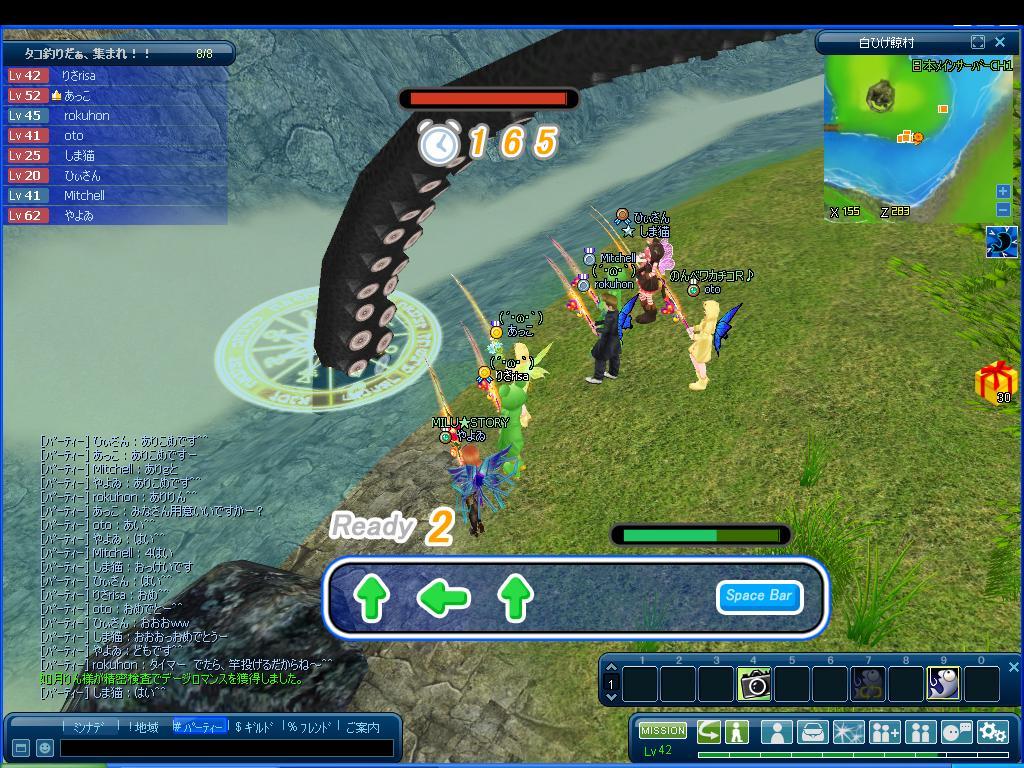Image resolution: width=1024 pixels, height=768 pixels.
Task: Click the Space Bar button in fishing panel
Action: coord(759,597)
